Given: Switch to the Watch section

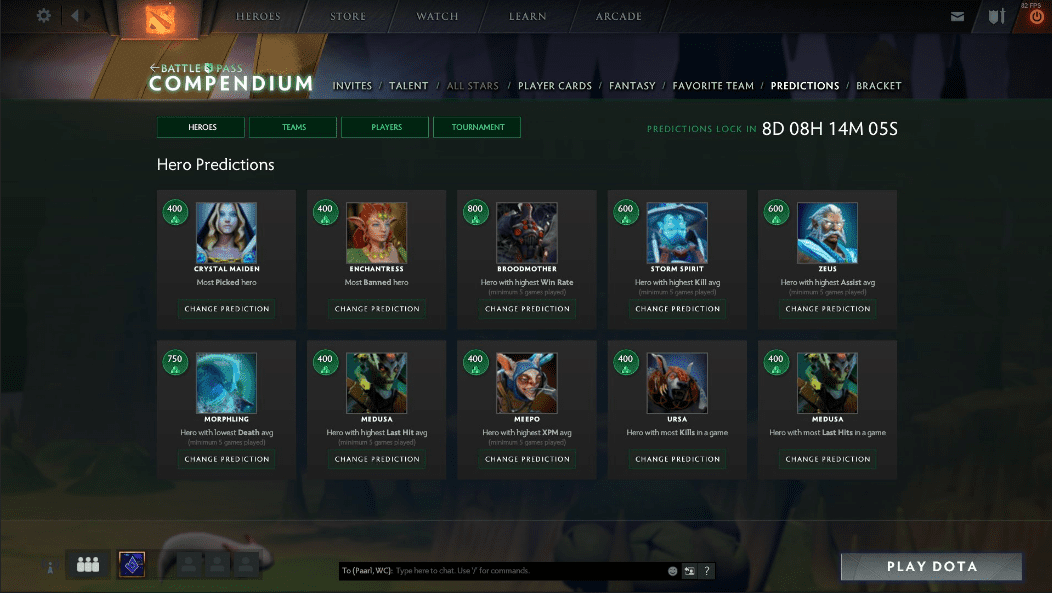Looking at the screenshot, I should pyautogui.click(x=437, y=16).
